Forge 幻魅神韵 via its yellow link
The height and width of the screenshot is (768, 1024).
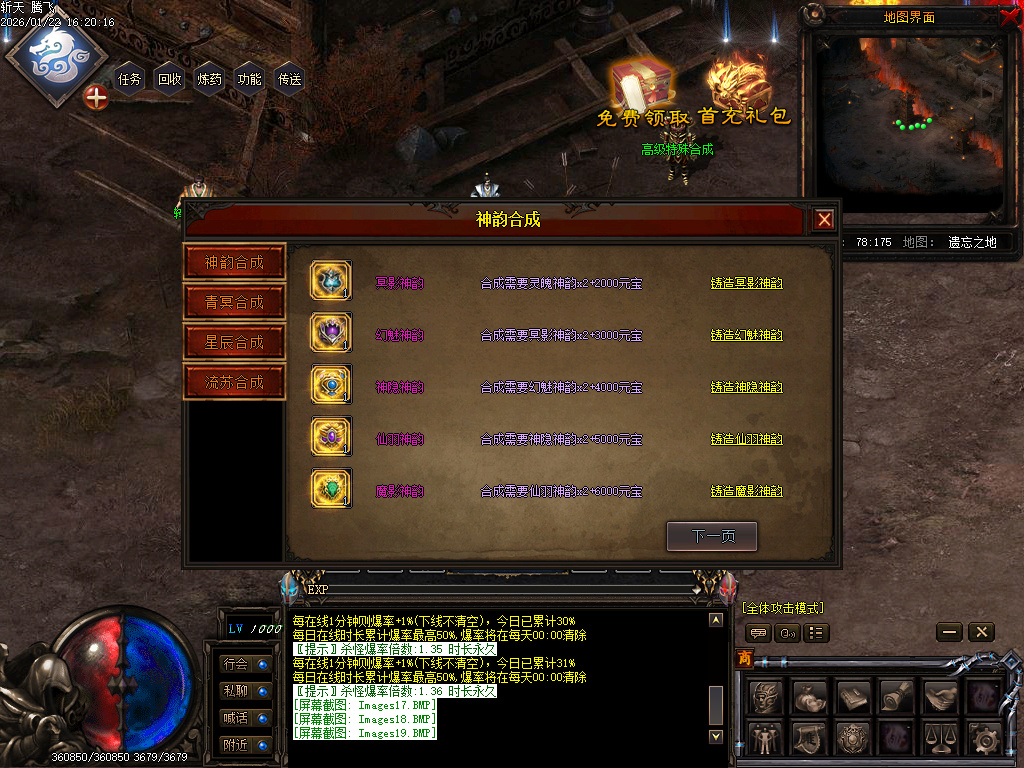click(746, 335)
